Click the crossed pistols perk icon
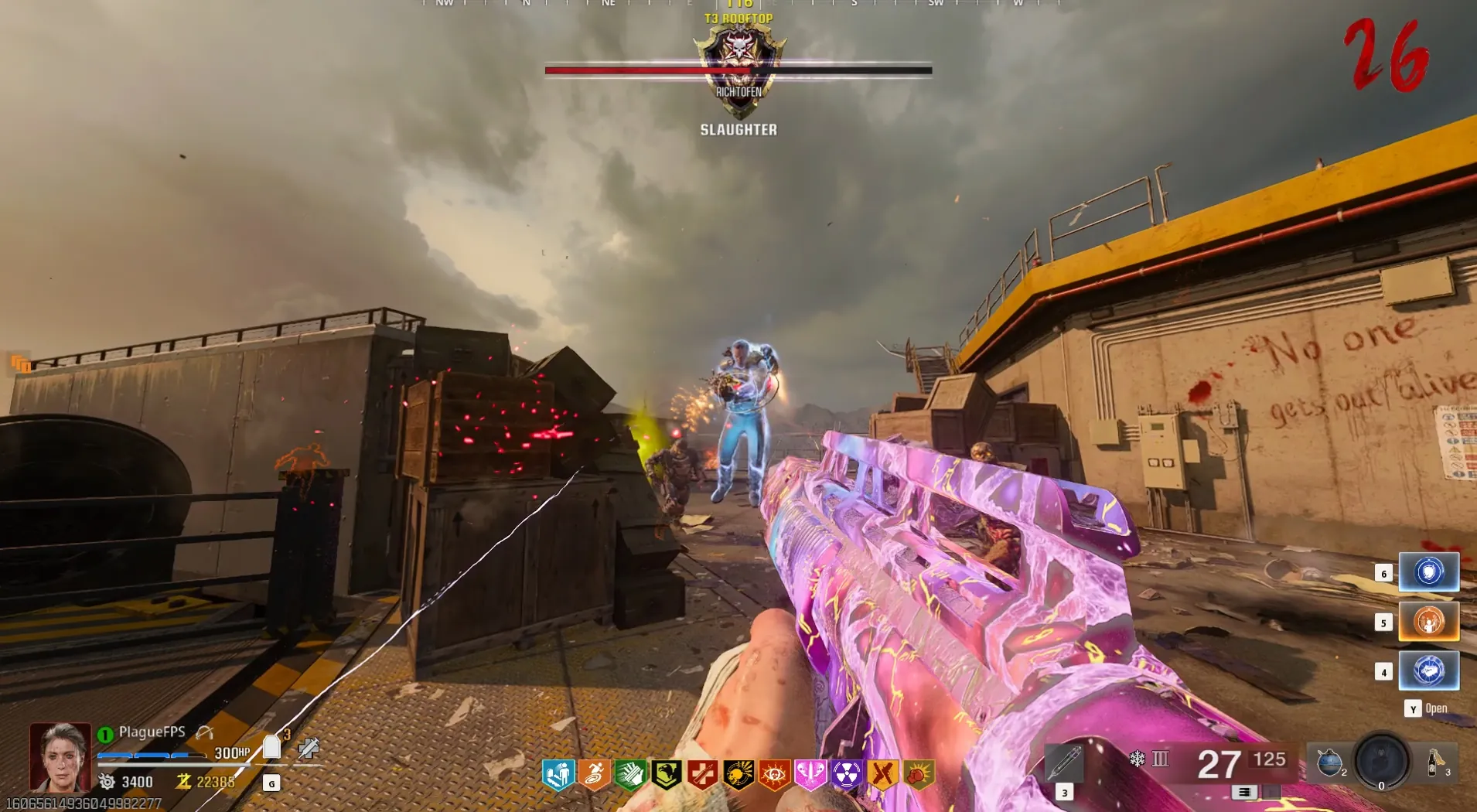 tap(882, 774)
